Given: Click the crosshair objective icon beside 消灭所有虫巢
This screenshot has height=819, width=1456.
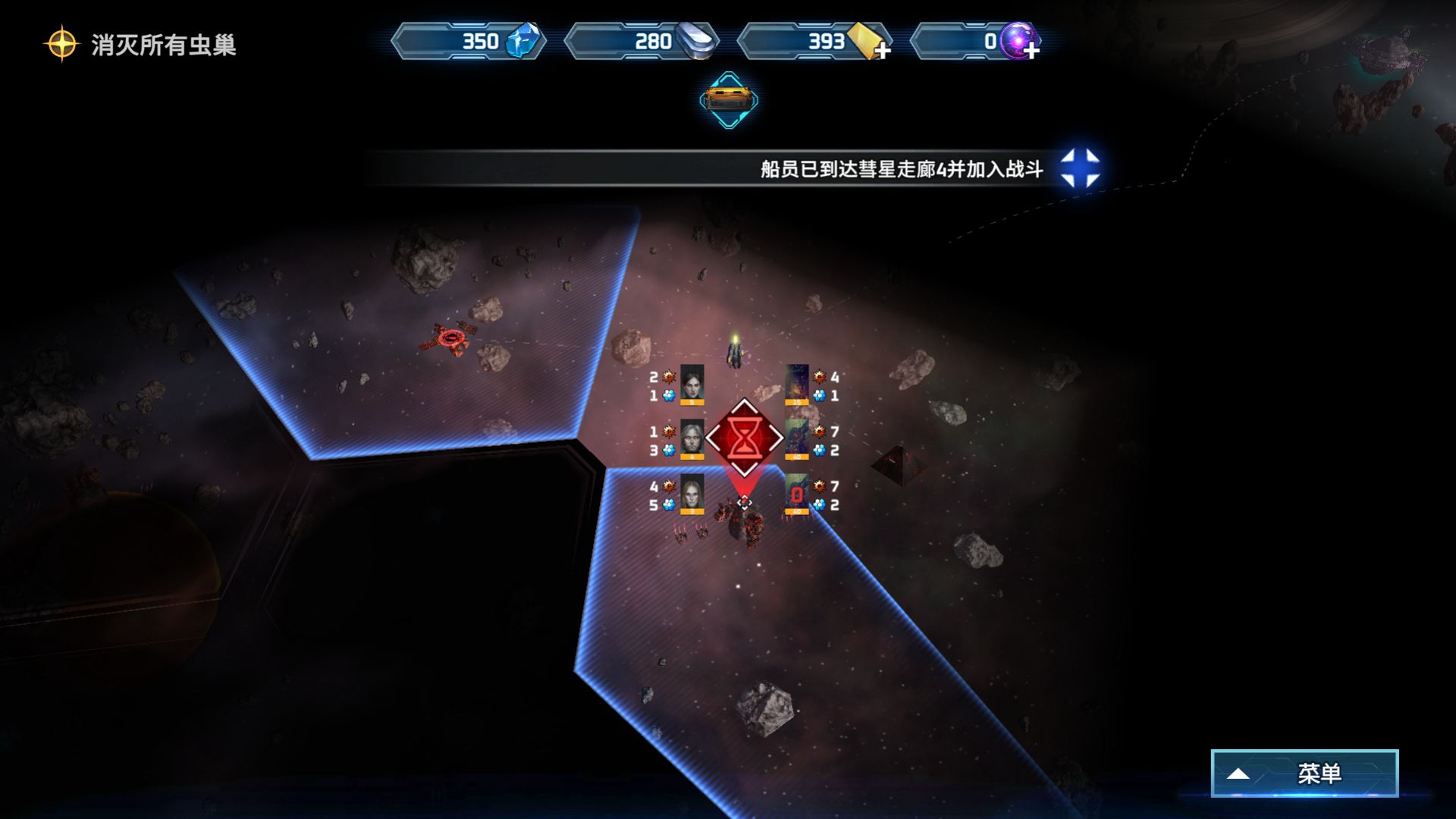Looking at the screenshot, I should click(62, 45).
